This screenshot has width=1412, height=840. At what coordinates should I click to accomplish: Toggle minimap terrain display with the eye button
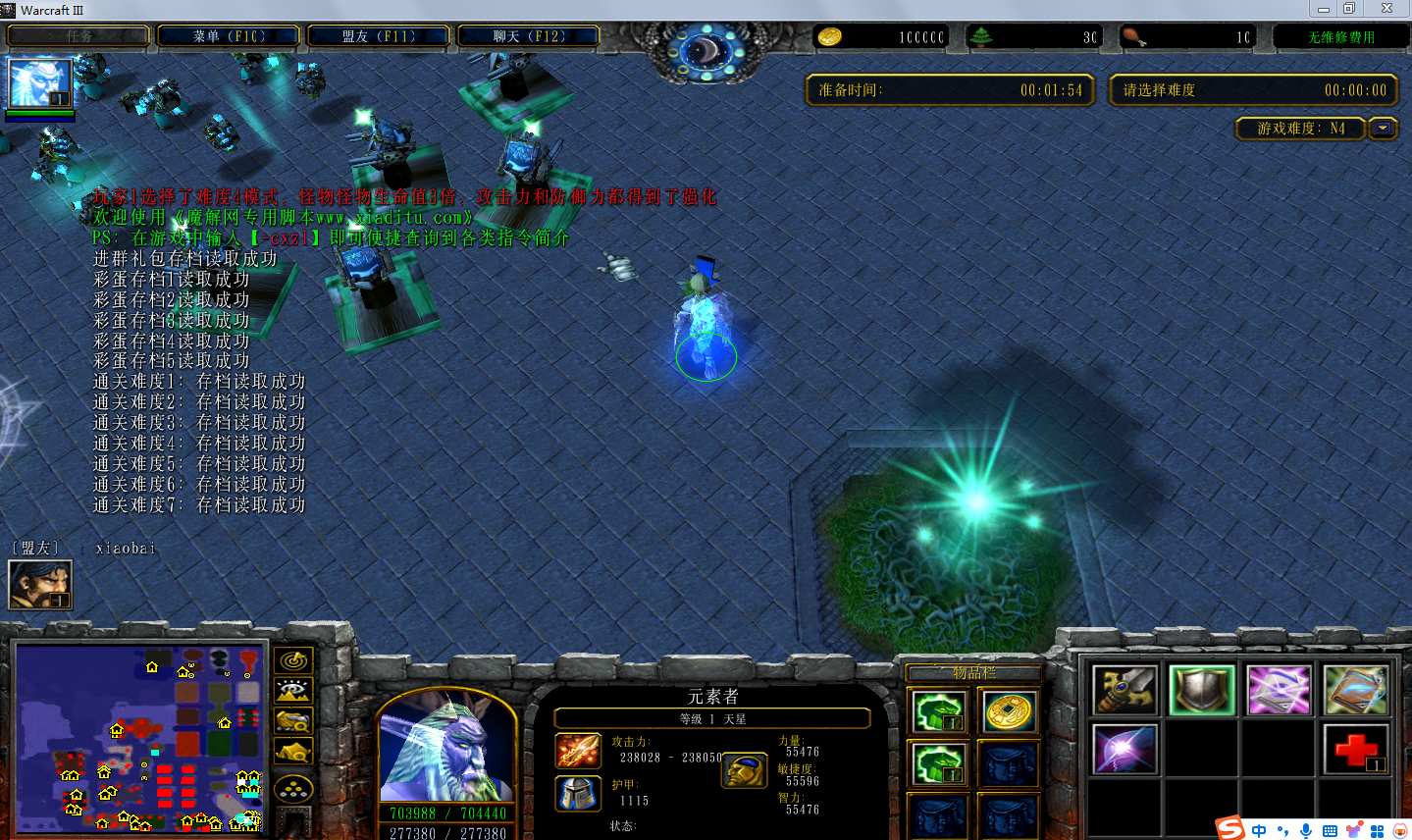click(x=293, y=692)
